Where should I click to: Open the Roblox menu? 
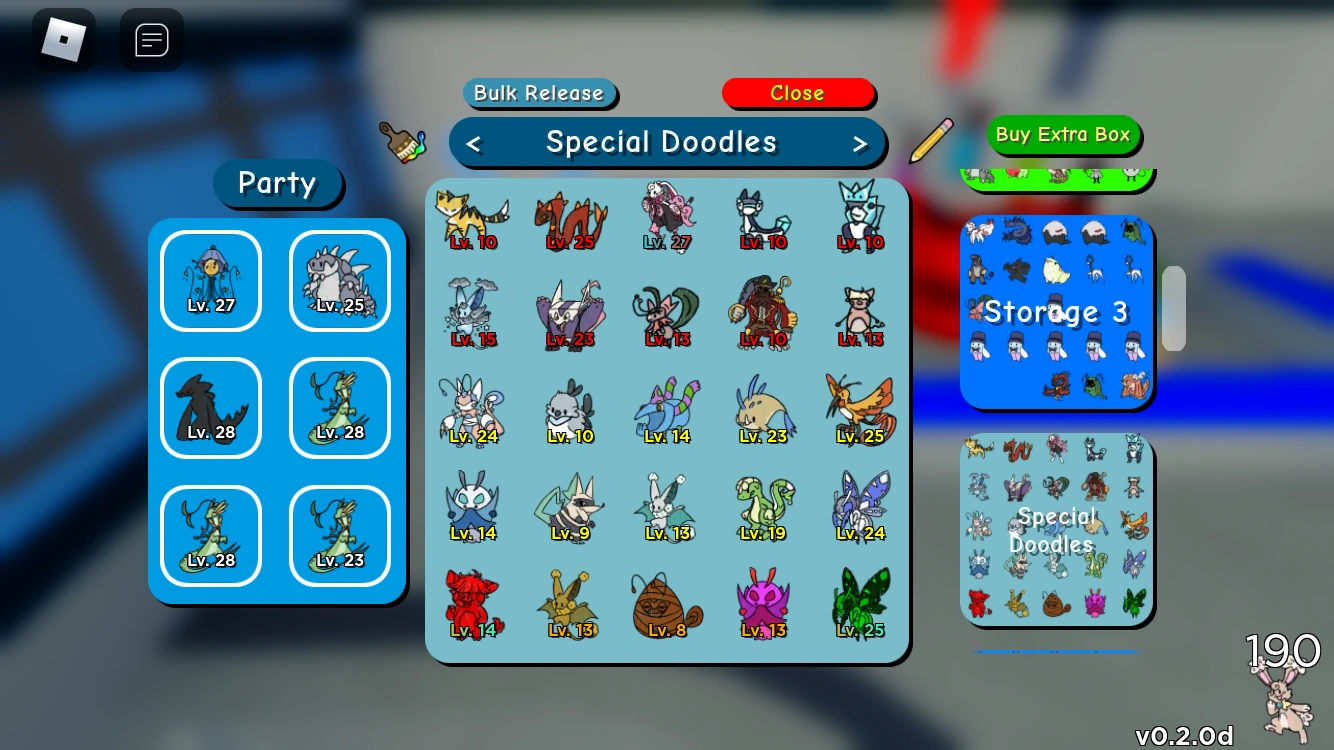(65, 40)
